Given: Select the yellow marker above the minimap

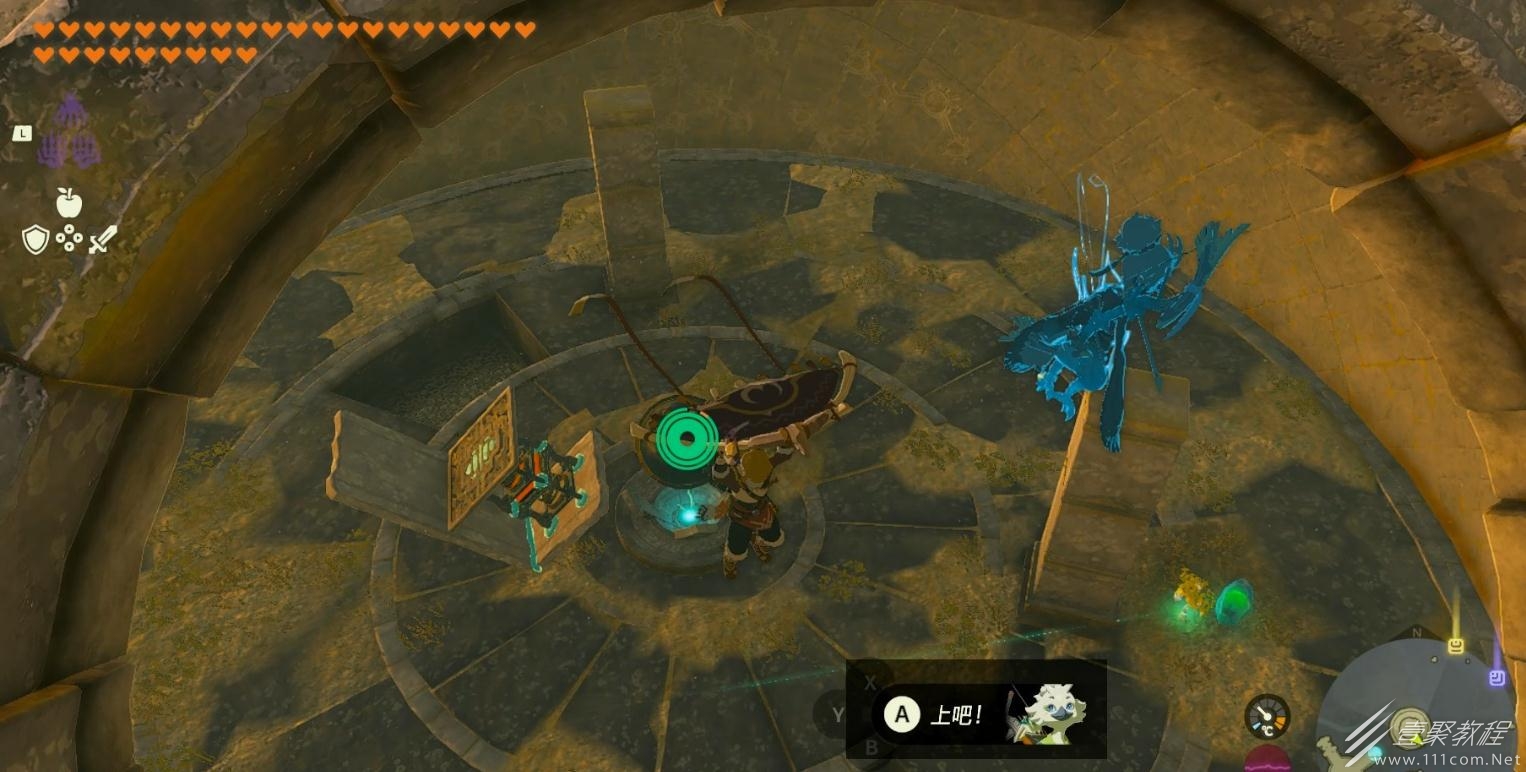Looking at the screenshot, I should tap(1455, 646).
